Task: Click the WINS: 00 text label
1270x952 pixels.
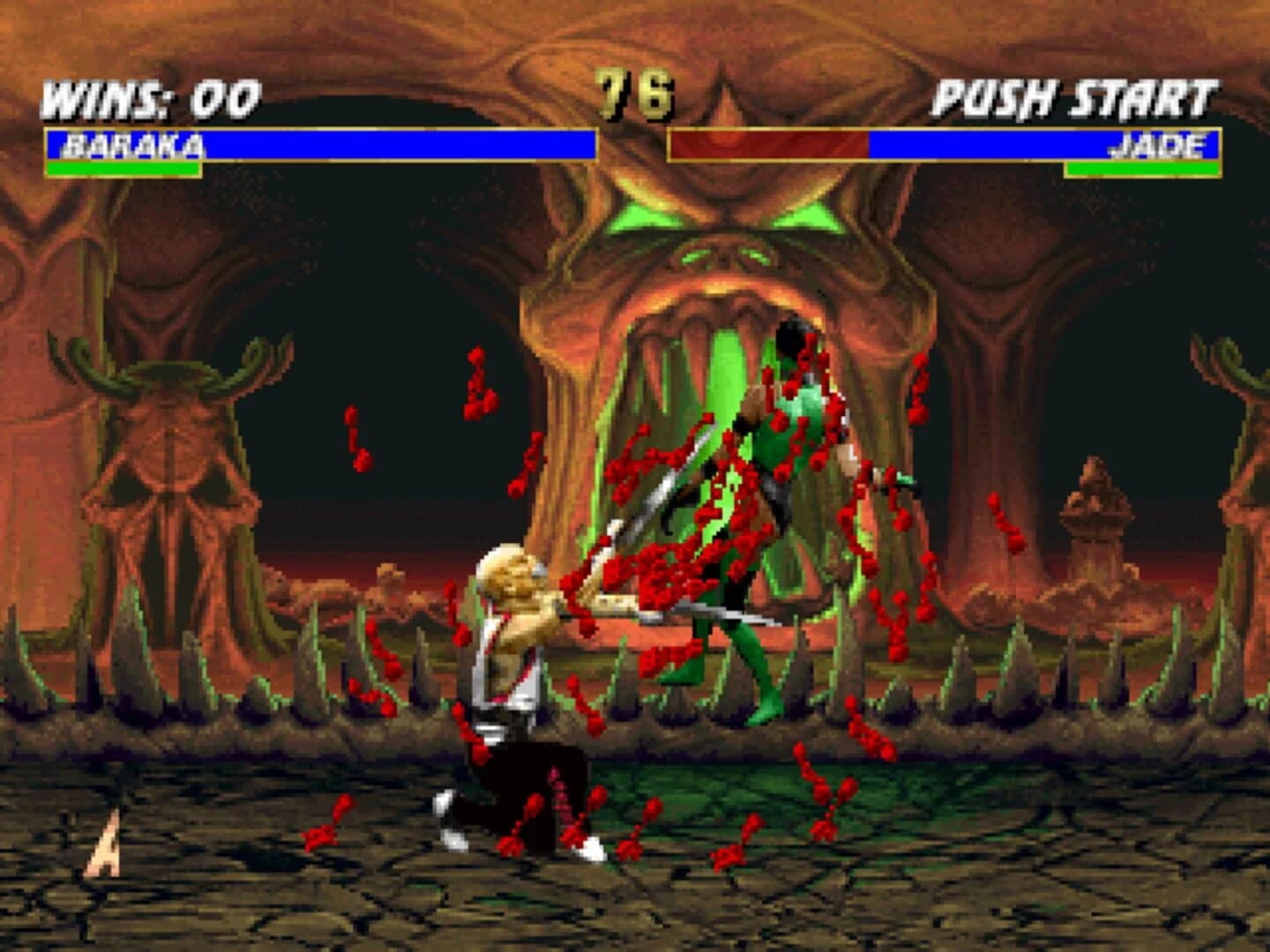Action: (x=150, y=97)
